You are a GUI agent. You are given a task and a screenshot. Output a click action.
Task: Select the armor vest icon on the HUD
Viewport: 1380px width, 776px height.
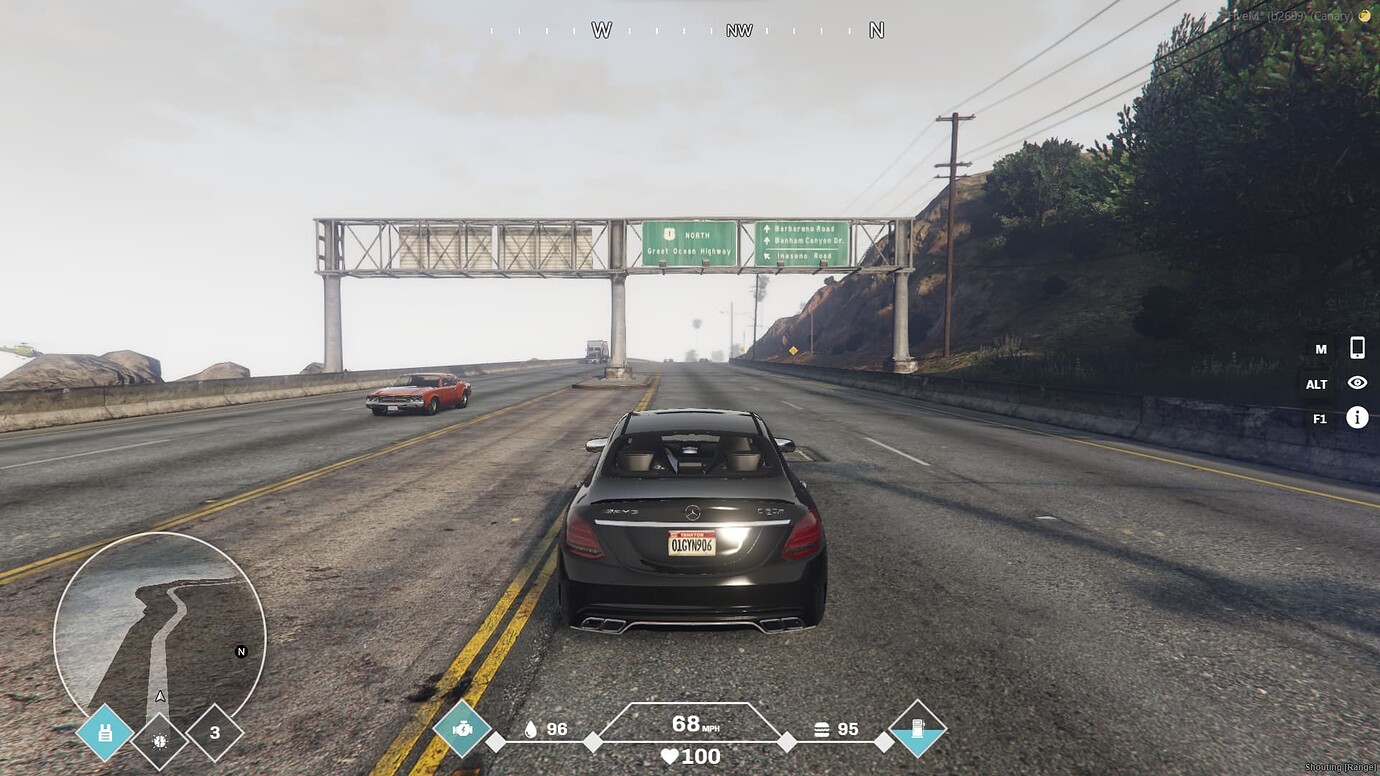point(104,732)
